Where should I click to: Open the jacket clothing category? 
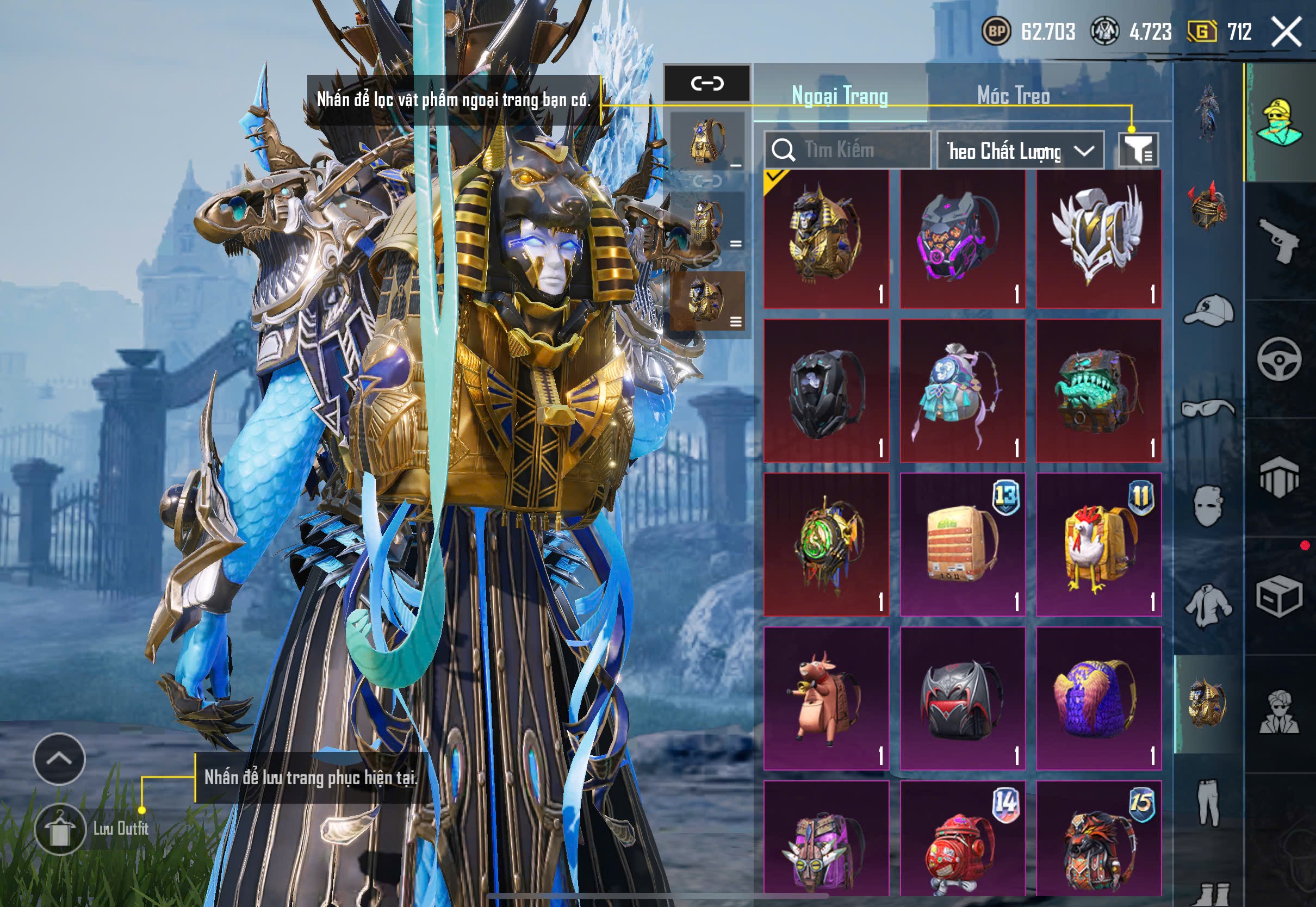[x=1208, y=606]
